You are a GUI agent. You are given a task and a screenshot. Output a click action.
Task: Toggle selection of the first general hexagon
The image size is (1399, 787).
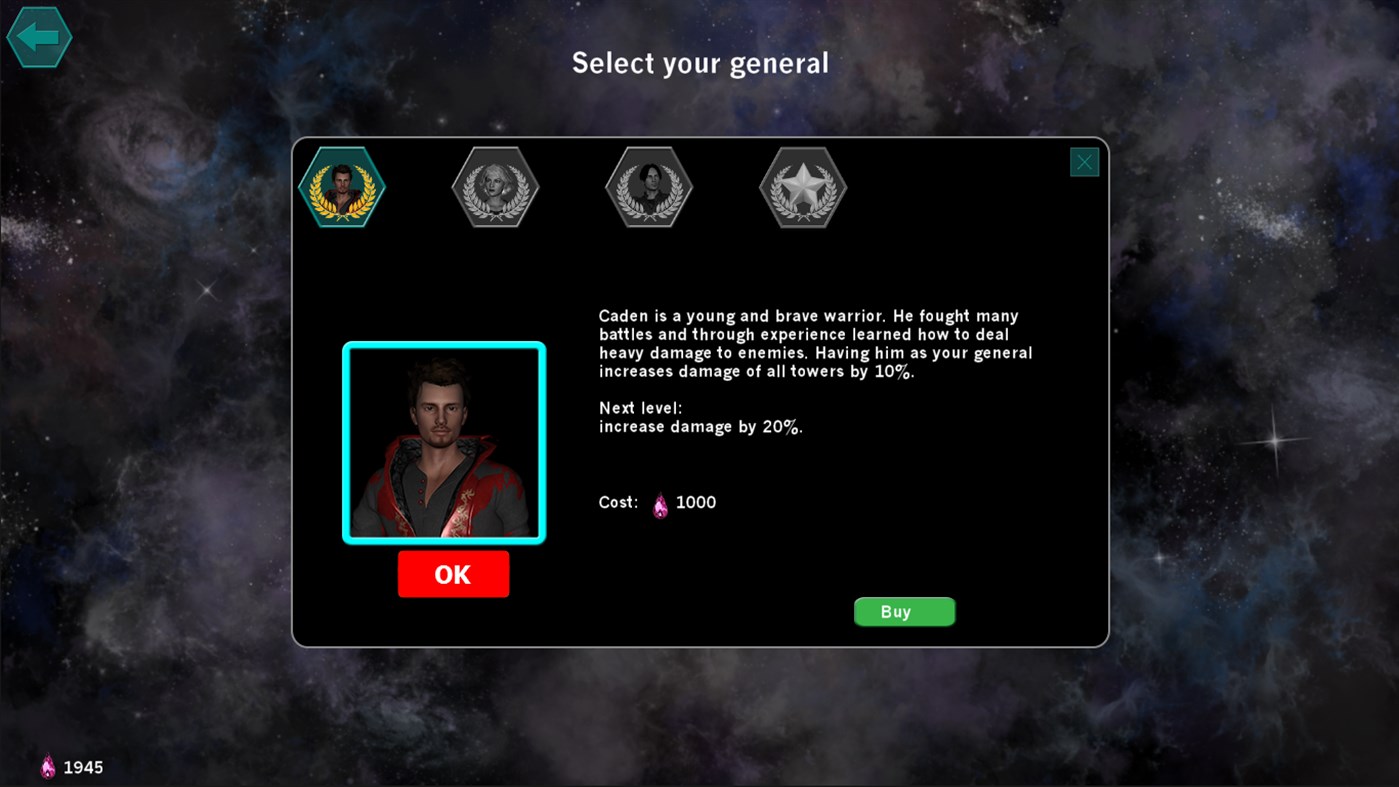pos(340,187)
